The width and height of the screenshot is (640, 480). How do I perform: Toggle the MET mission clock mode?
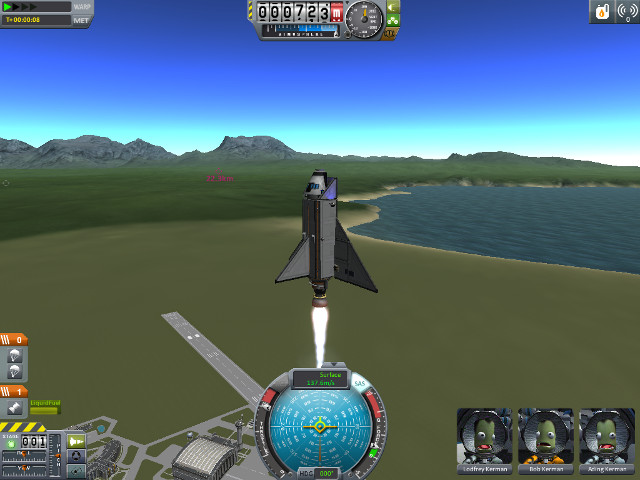tap(82, 19)
